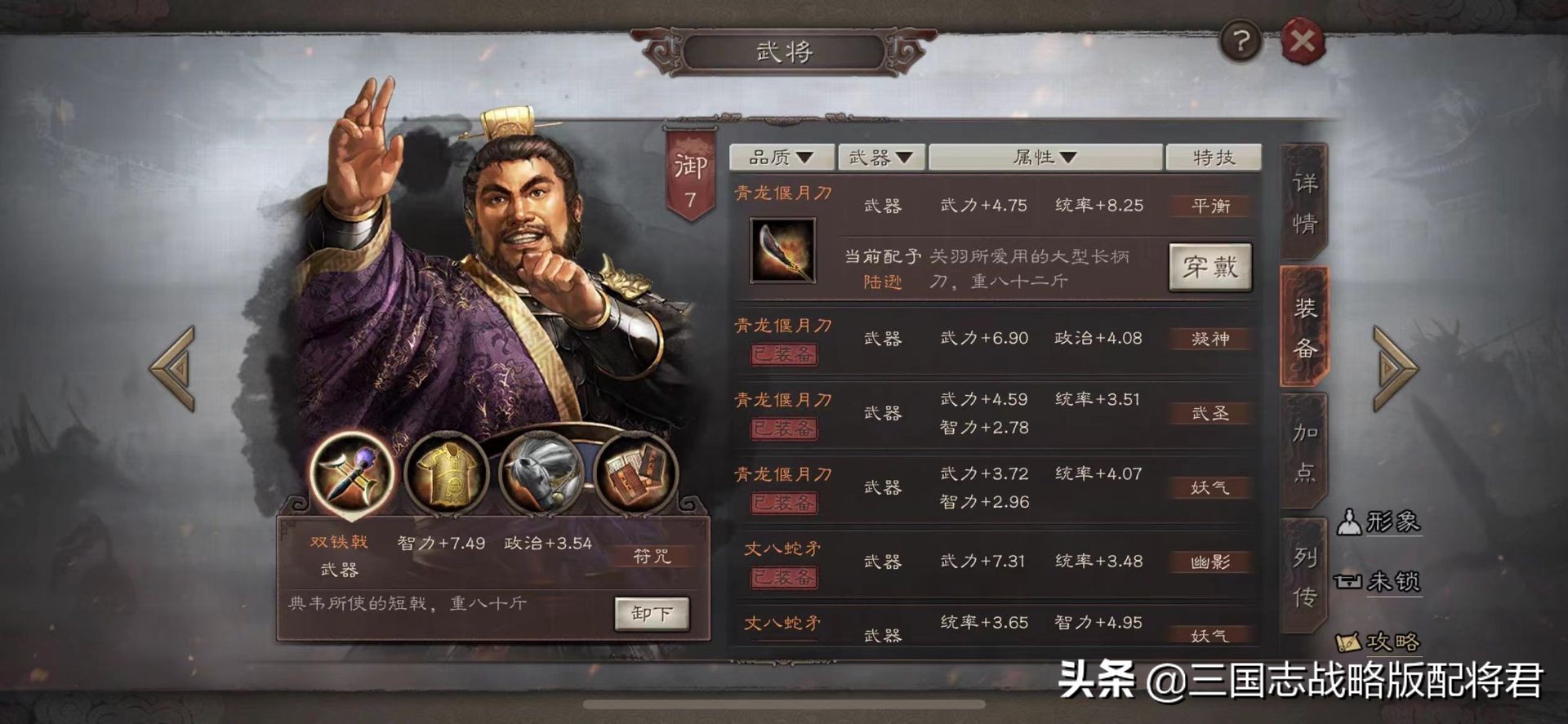The height and width of the screenshot is (724, 1568).
Task: Switch to the 加点 stat allocation tab
Action: [x=1303, y=451]
